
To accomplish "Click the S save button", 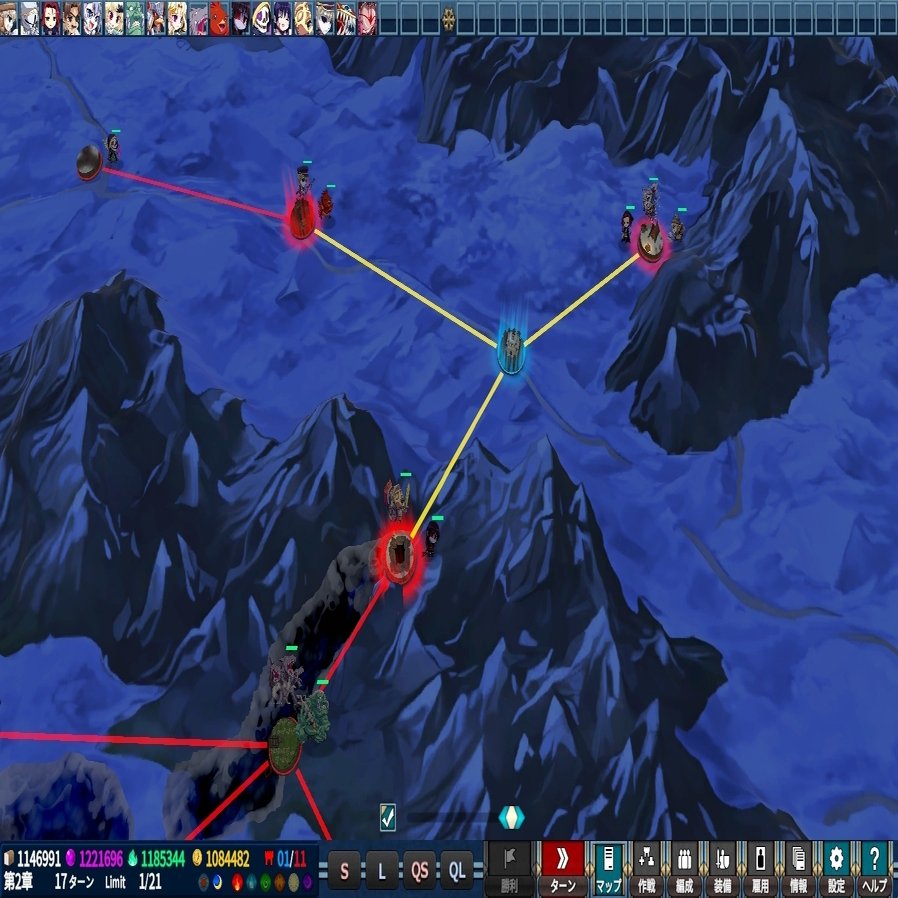I will click(344, 868).
